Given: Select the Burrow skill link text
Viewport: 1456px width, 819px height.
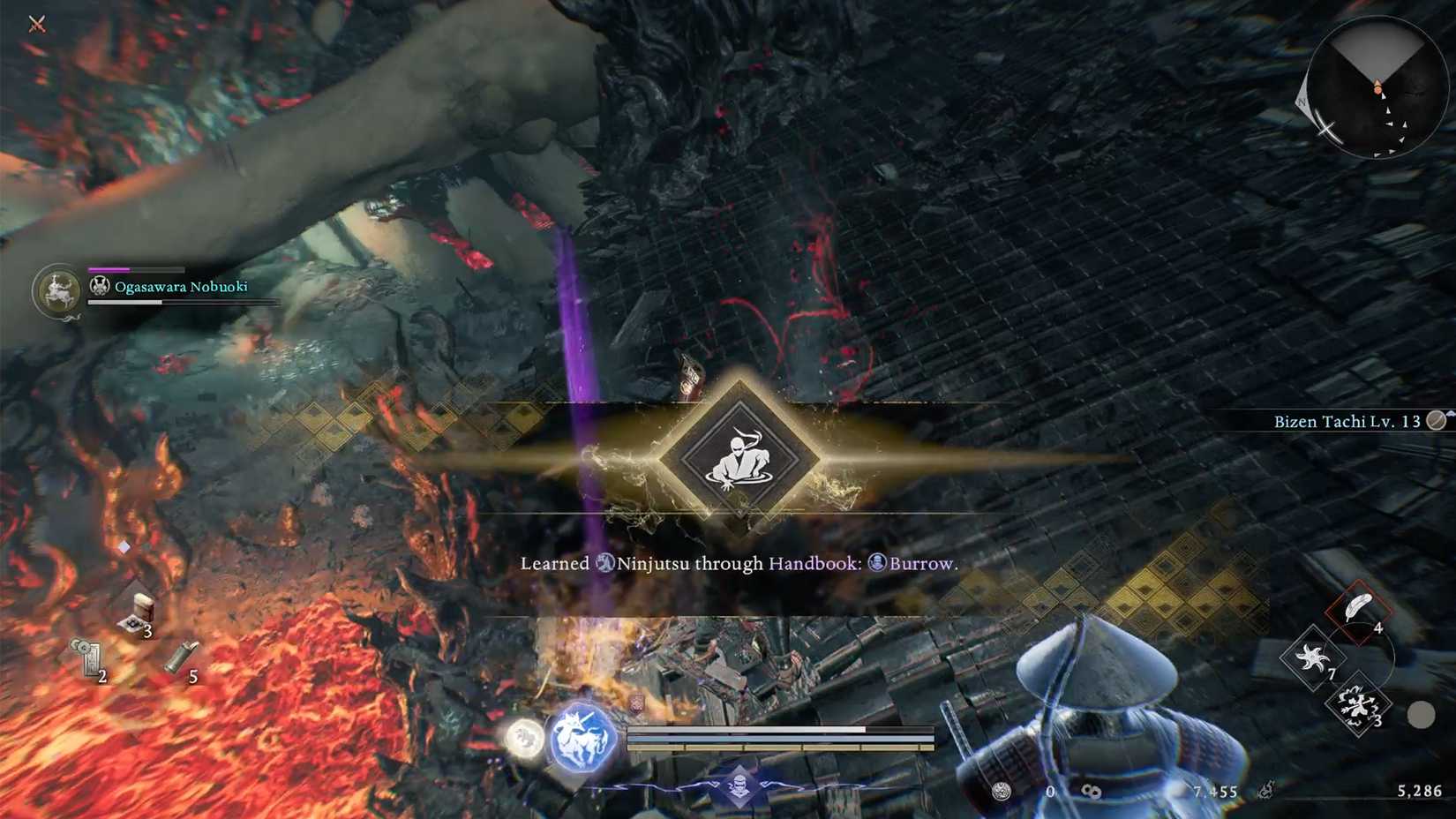Looking at the screenshot, I should click(x=920, y=563).
